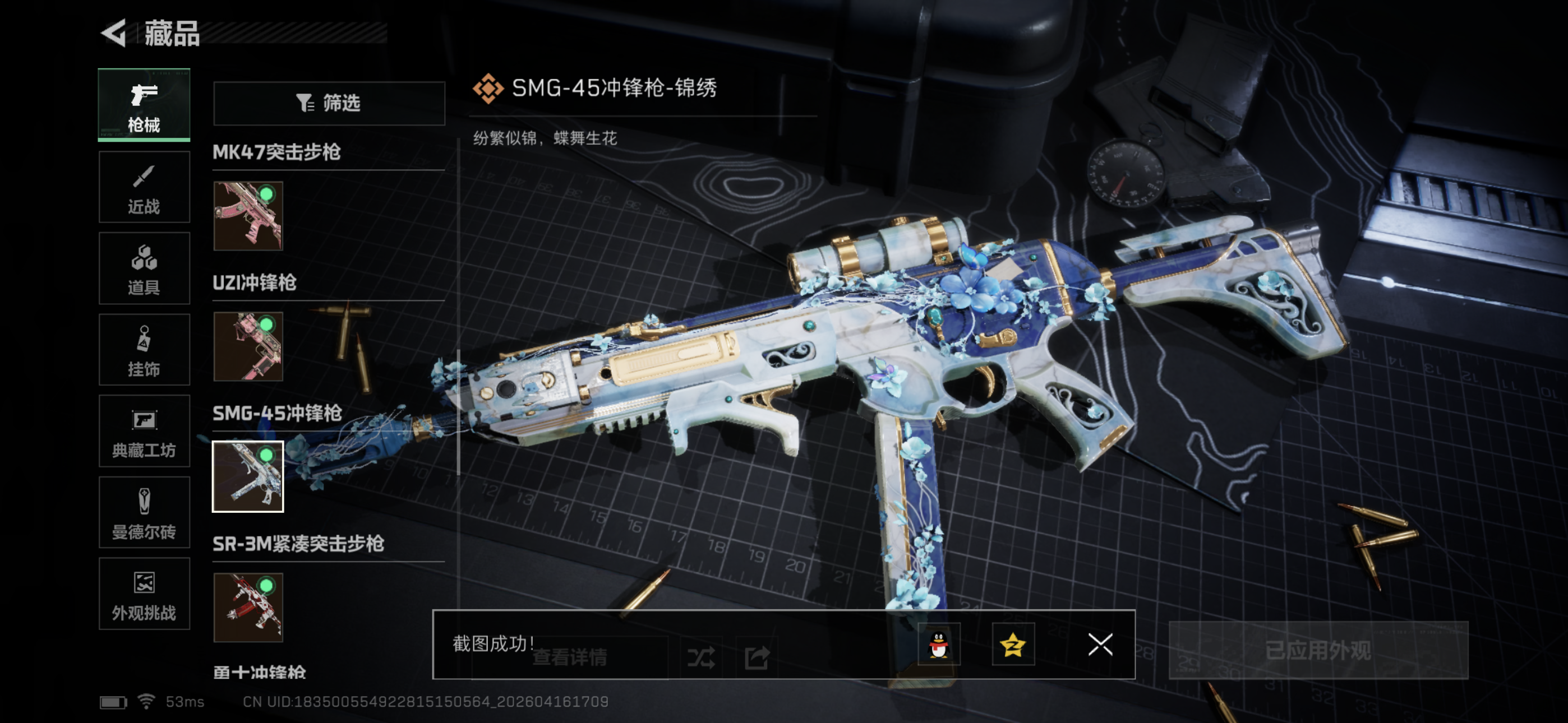Open the 近战 melee category
This screenshot has width=1568, height=723.
point(144,187)
